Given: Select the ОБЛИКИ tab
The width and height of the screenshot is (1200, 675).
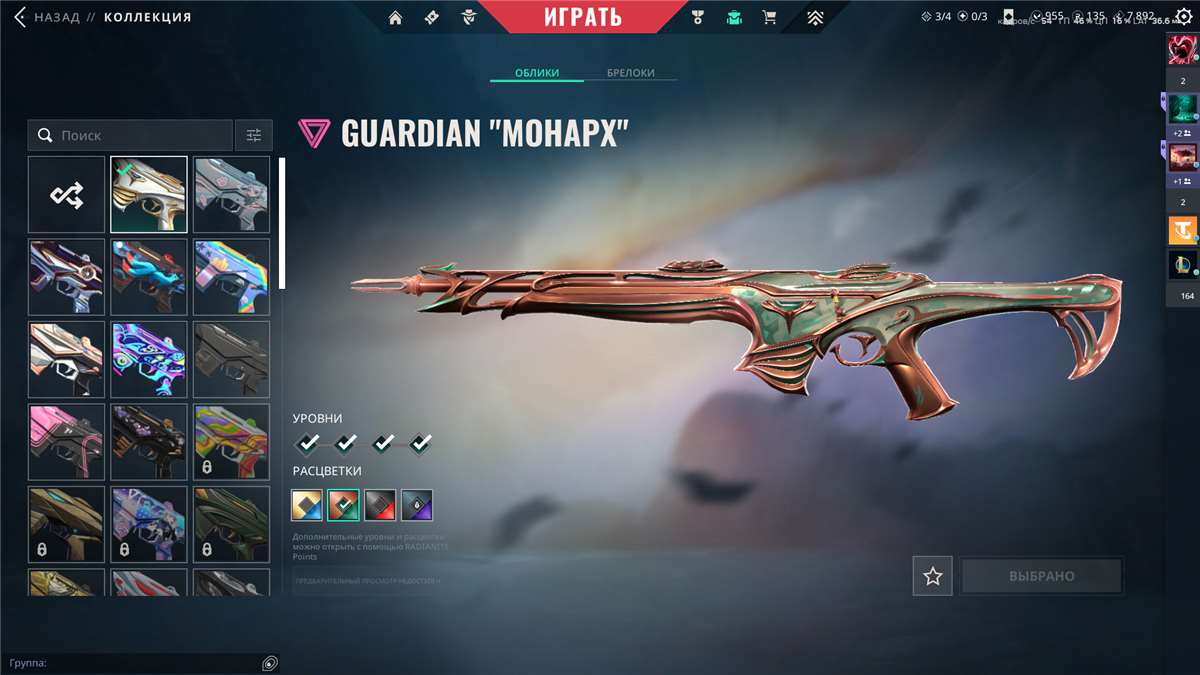Looking at the screenshot, I should (x=536, y=73).
